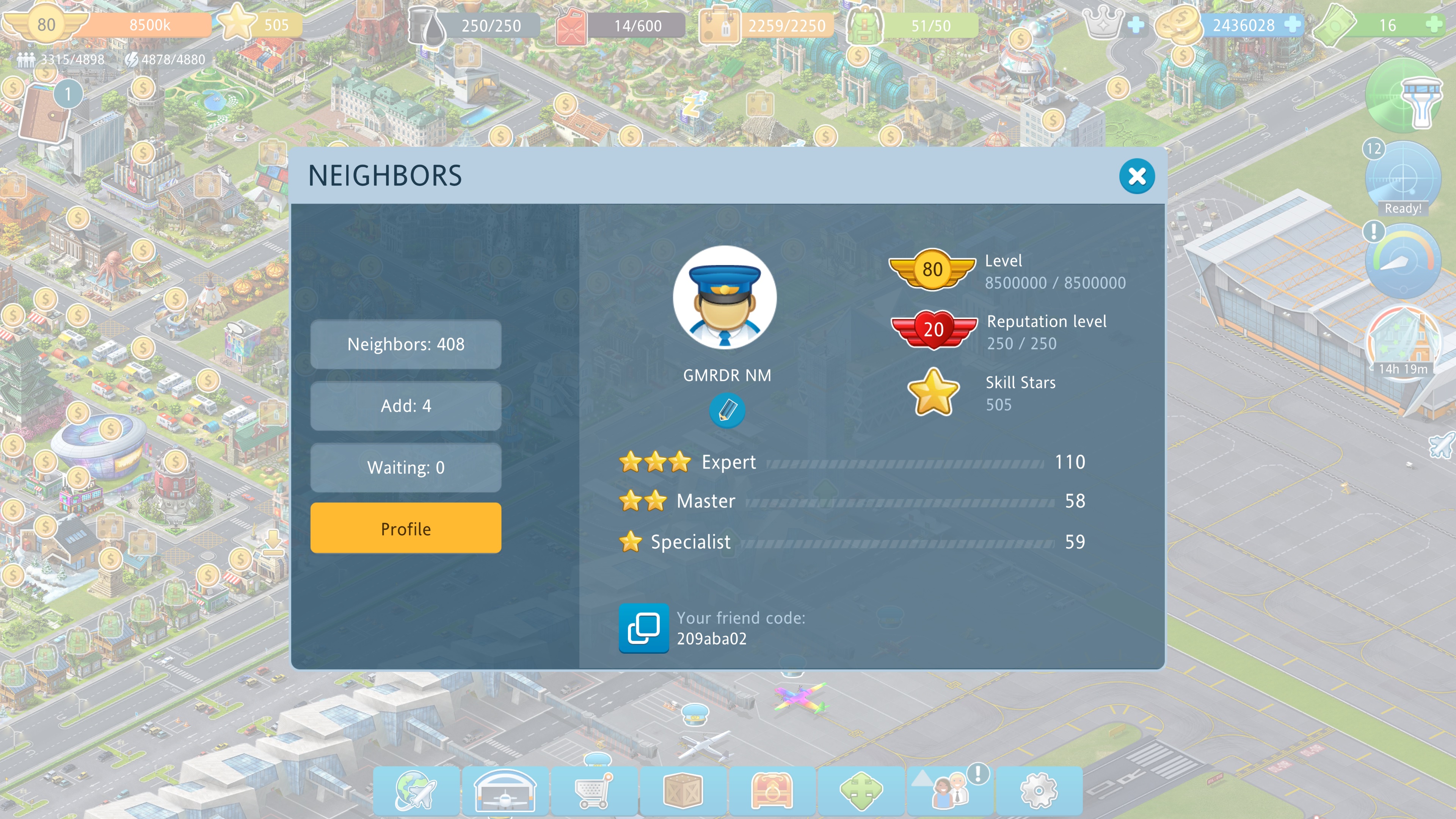
Task: Show the Profile tab
Action: pyautogui.click(x=405, y=529)
